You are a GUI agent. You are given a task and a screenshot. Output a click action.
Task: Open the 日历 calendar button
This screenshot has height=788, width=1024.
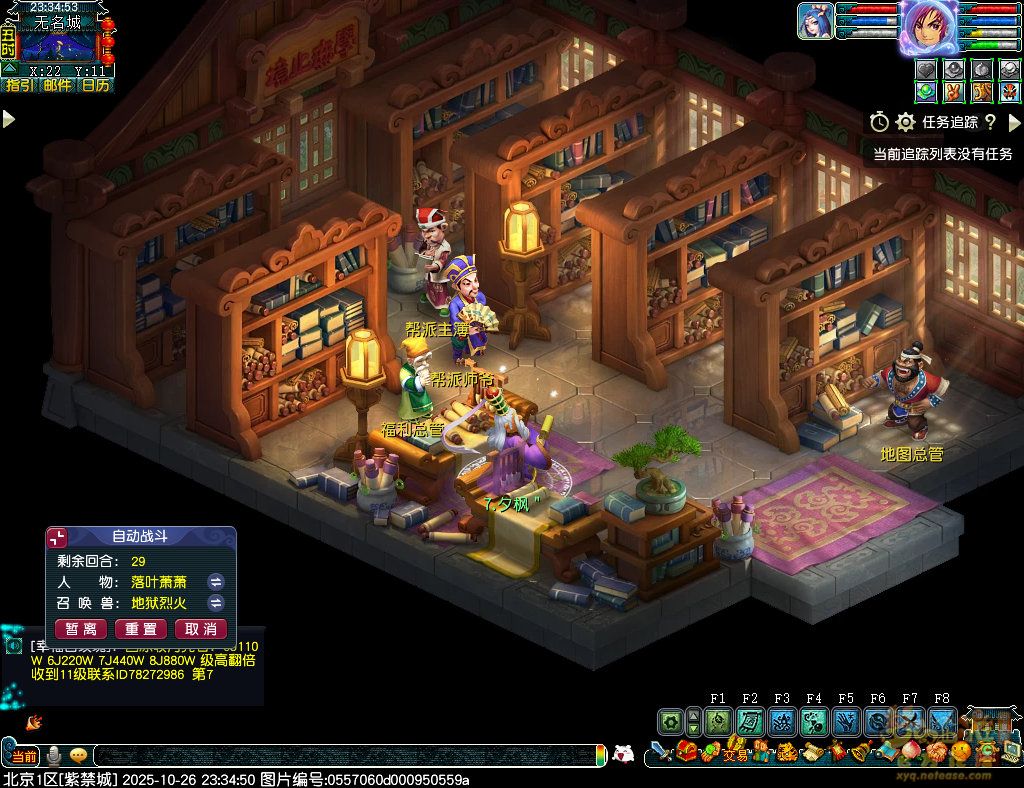[x=96, y=86]
